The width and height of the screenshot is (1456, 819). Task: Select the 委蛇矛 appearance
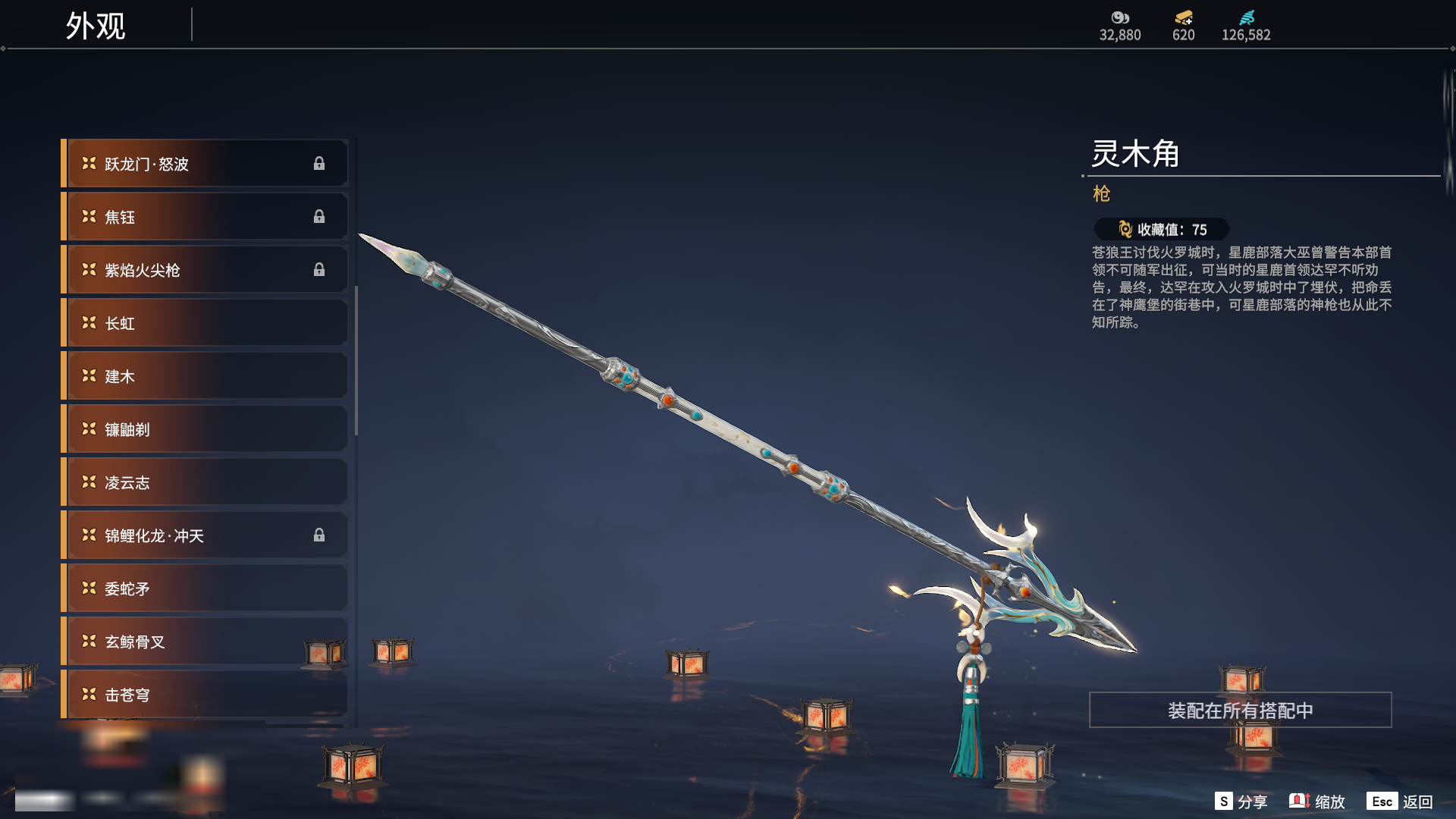point(205,588)
